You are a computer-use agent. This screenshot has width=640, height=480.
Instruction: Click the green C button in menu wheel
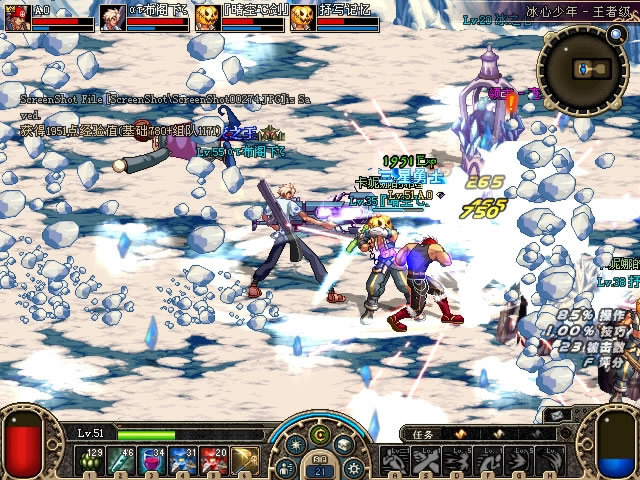click(320, 435)
